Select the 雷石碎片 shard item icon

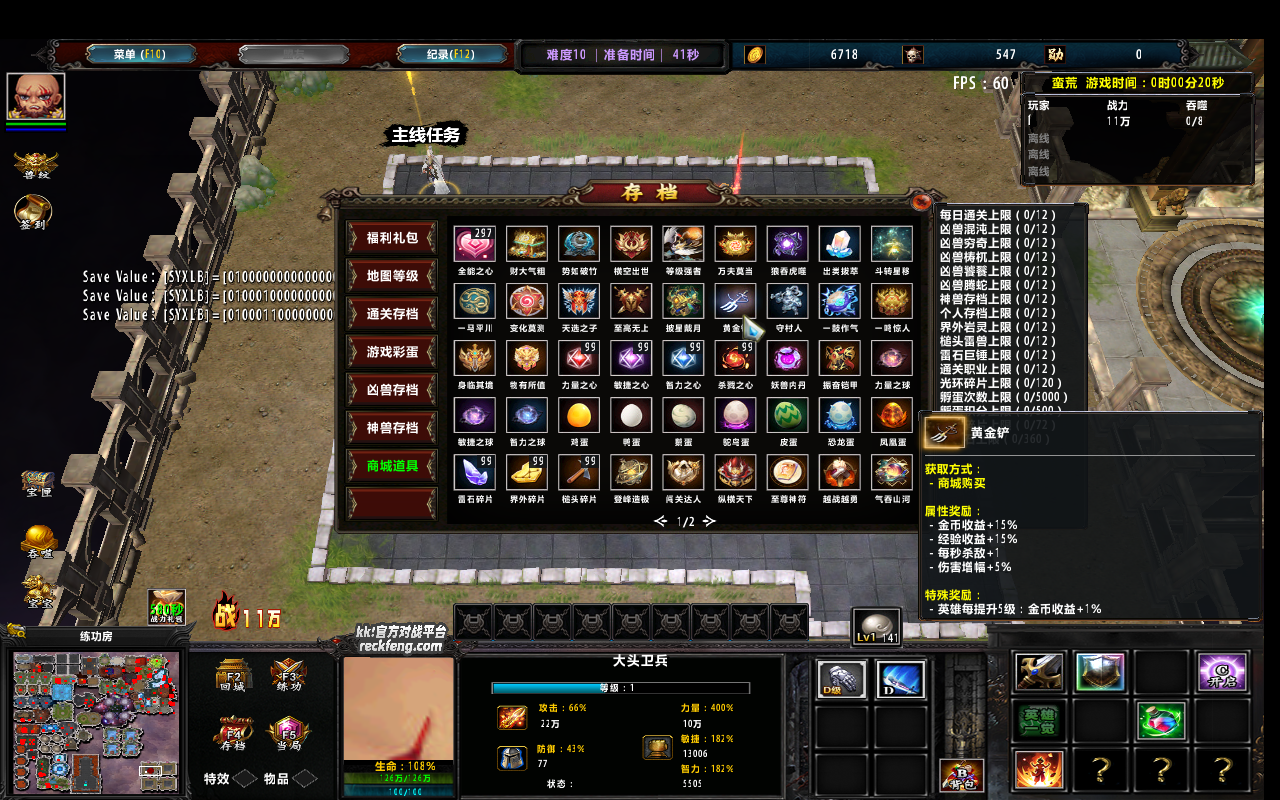pos(475,473)
